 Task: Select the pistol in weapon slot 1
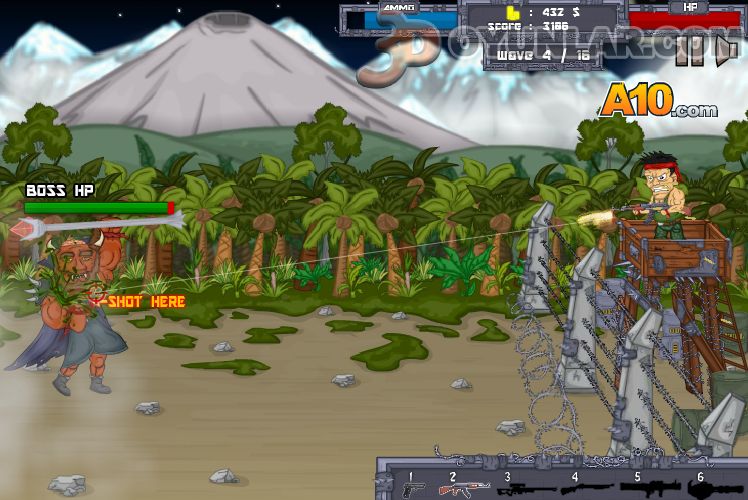tap(413, 488)
